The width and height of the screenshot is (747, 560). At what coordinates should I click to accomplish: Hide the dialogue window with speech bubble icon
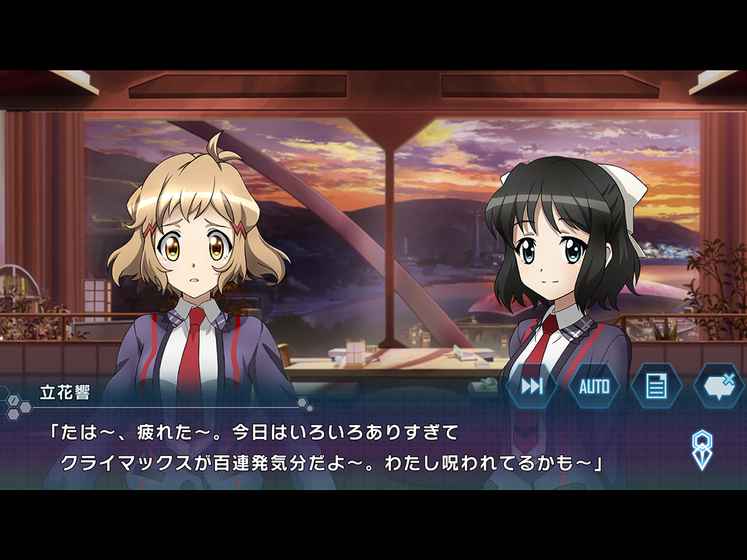[716, 386]
